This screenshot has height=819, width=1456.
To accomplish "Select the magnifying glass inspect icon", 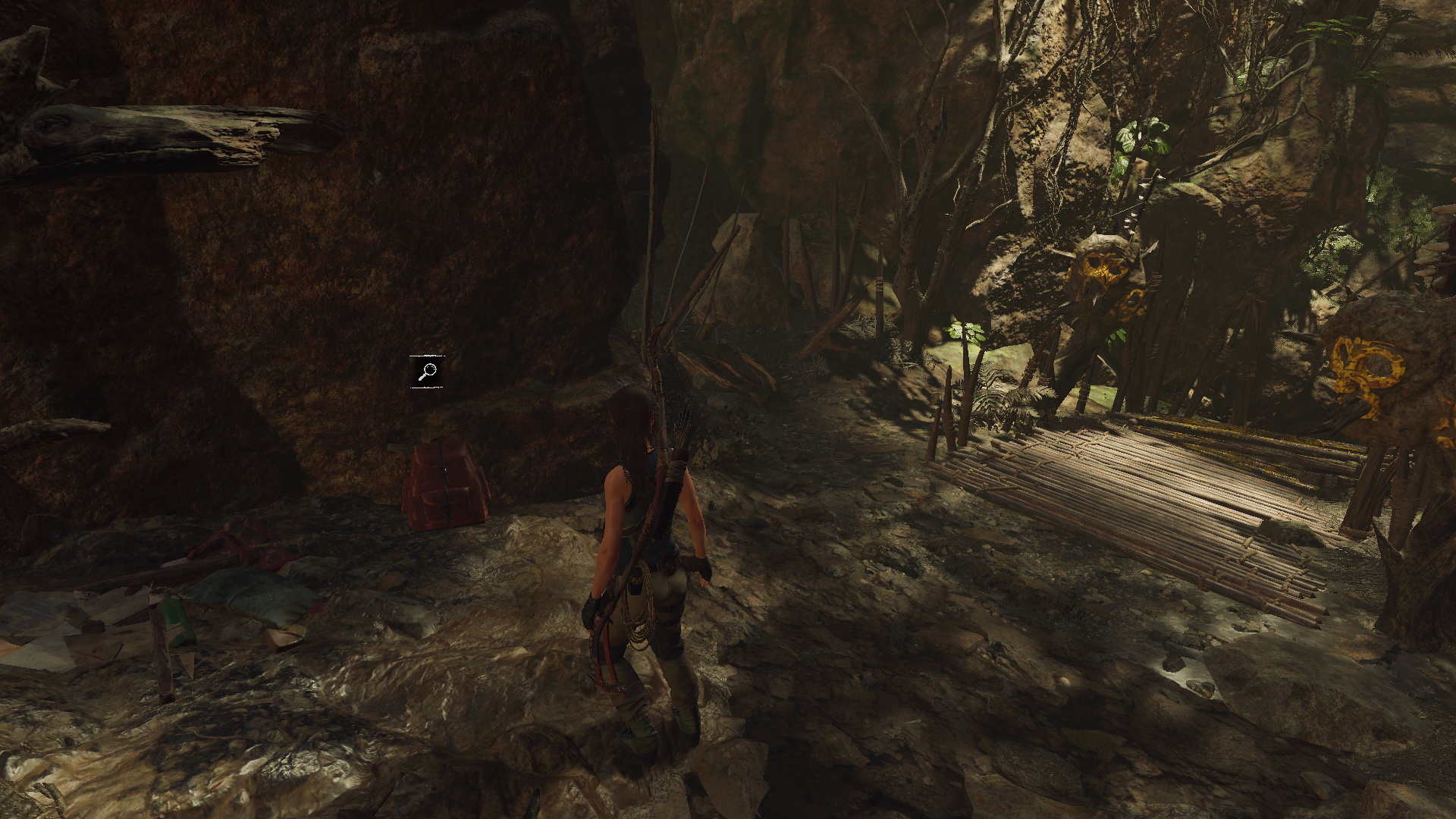I will point(428,372).
